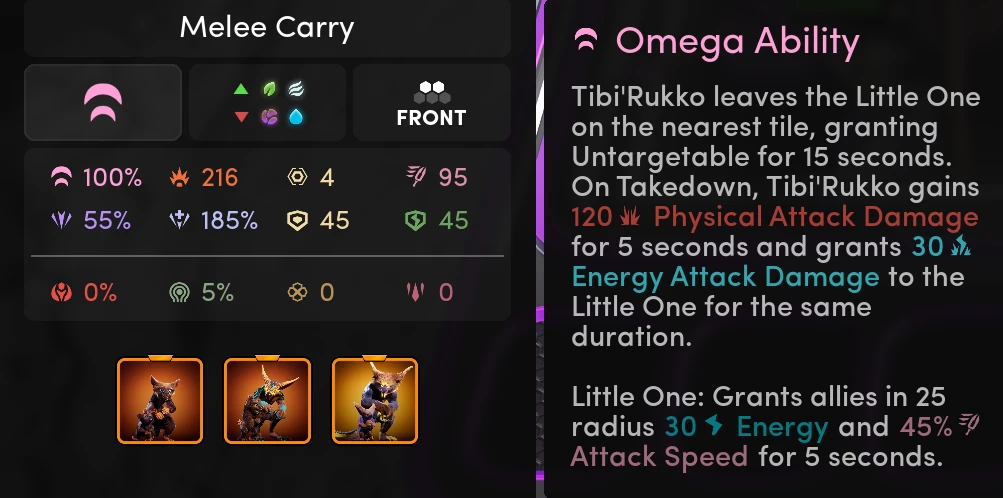The height and width of the screenshot is (498, 1003).
Task: View the gold-background final evolution portrait
Action: [375, 400]
